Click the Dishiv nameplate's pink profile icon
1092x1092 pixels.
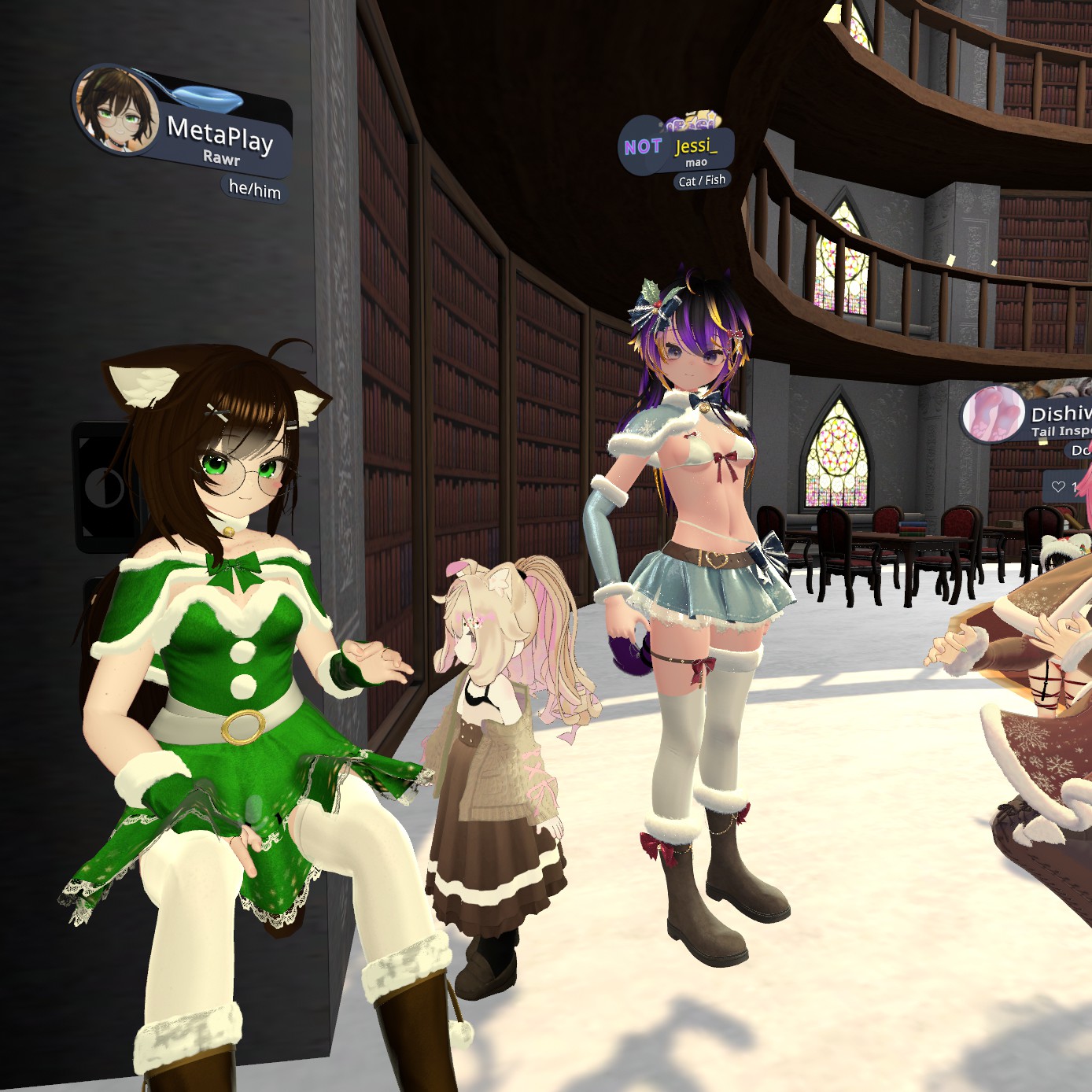[x=993, y=414]
